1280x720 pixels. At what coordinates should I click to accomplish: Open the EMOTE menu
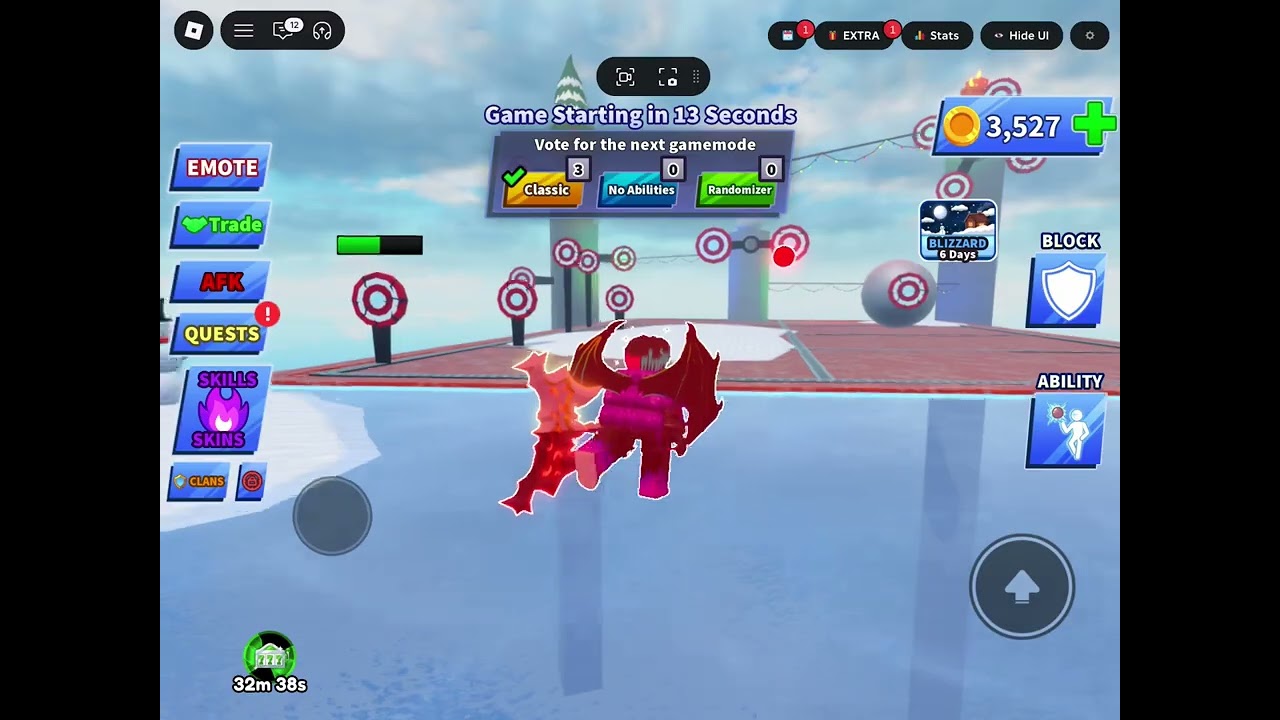click(221, 167)
